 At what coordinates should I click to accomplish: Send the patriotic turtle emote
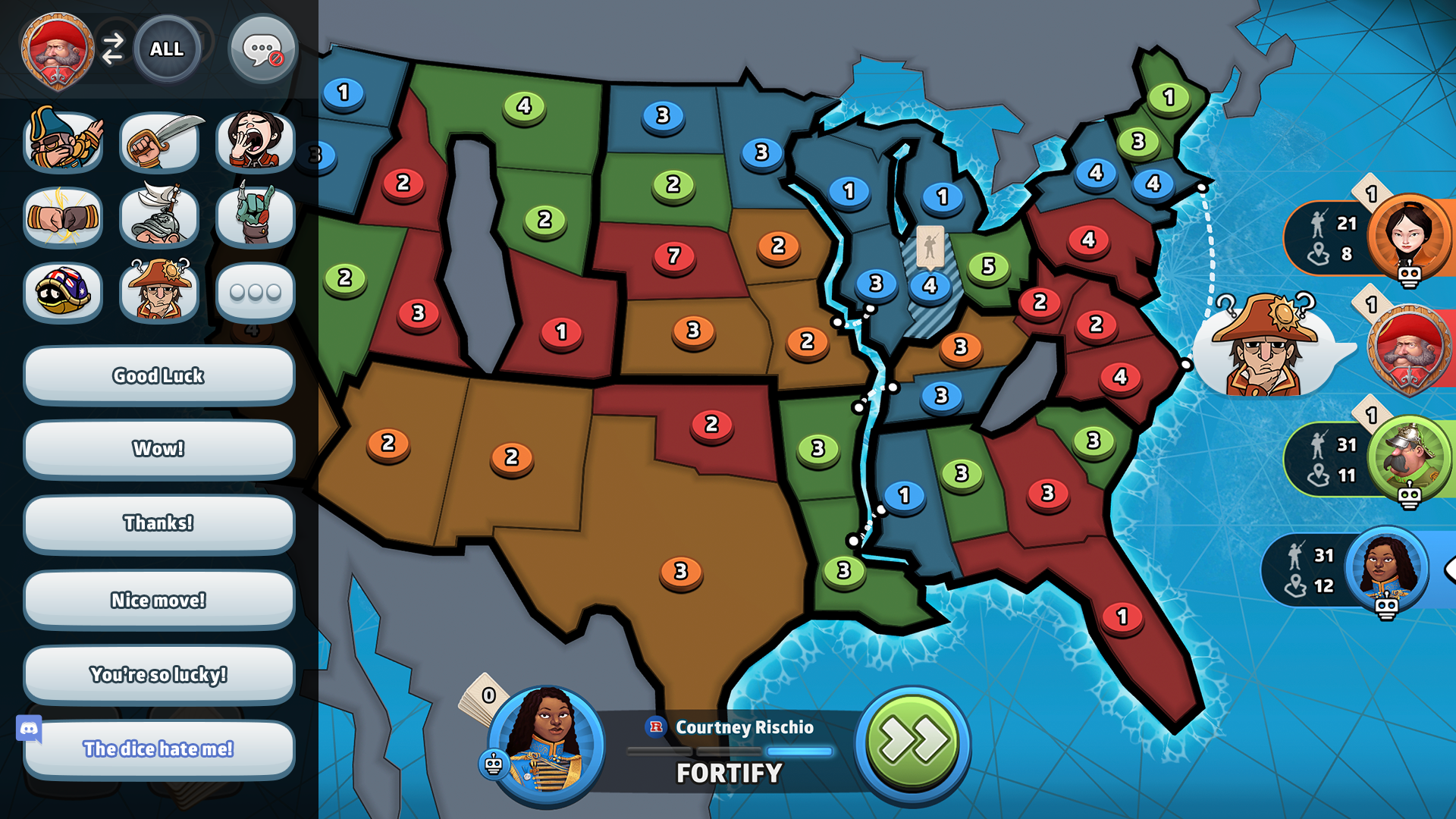tap(63, 292)
